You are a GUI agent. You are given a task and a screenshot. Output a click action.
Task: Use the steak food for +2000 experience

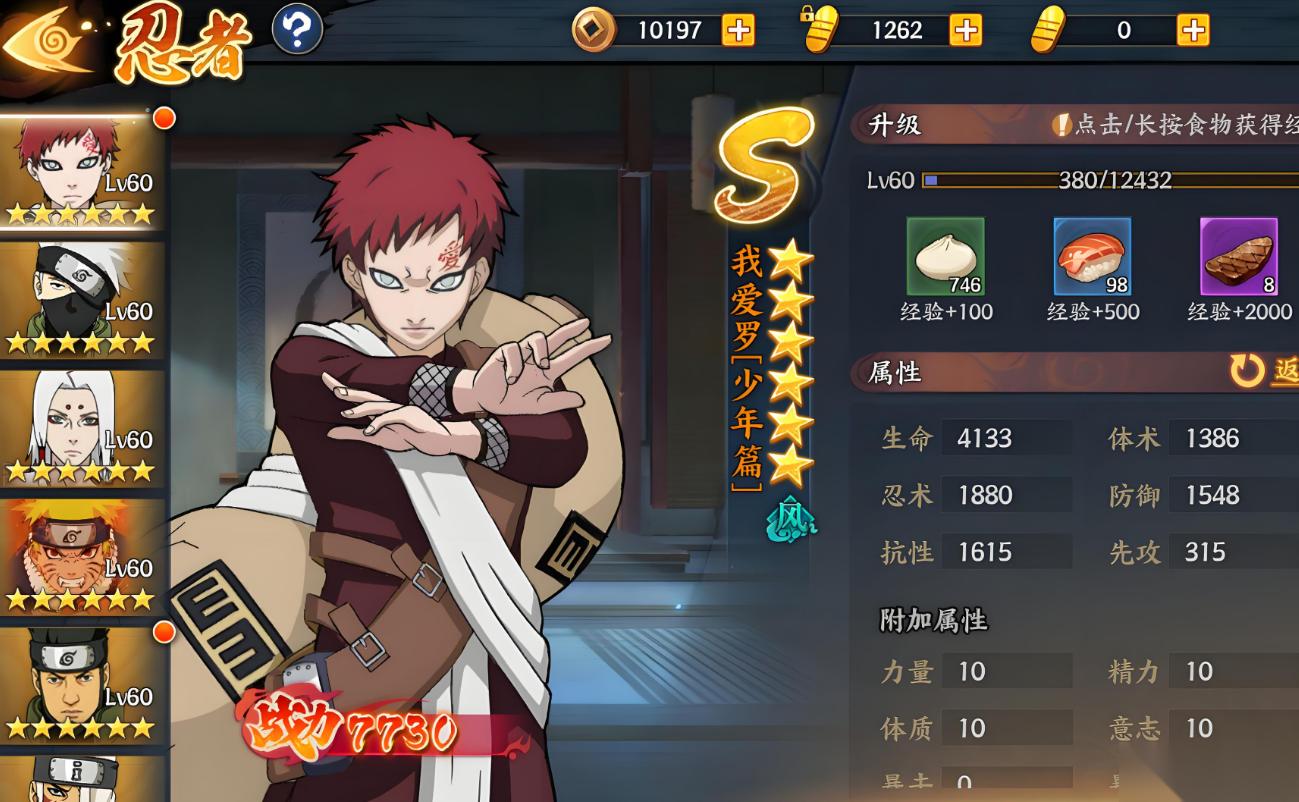pos(1239,257)
